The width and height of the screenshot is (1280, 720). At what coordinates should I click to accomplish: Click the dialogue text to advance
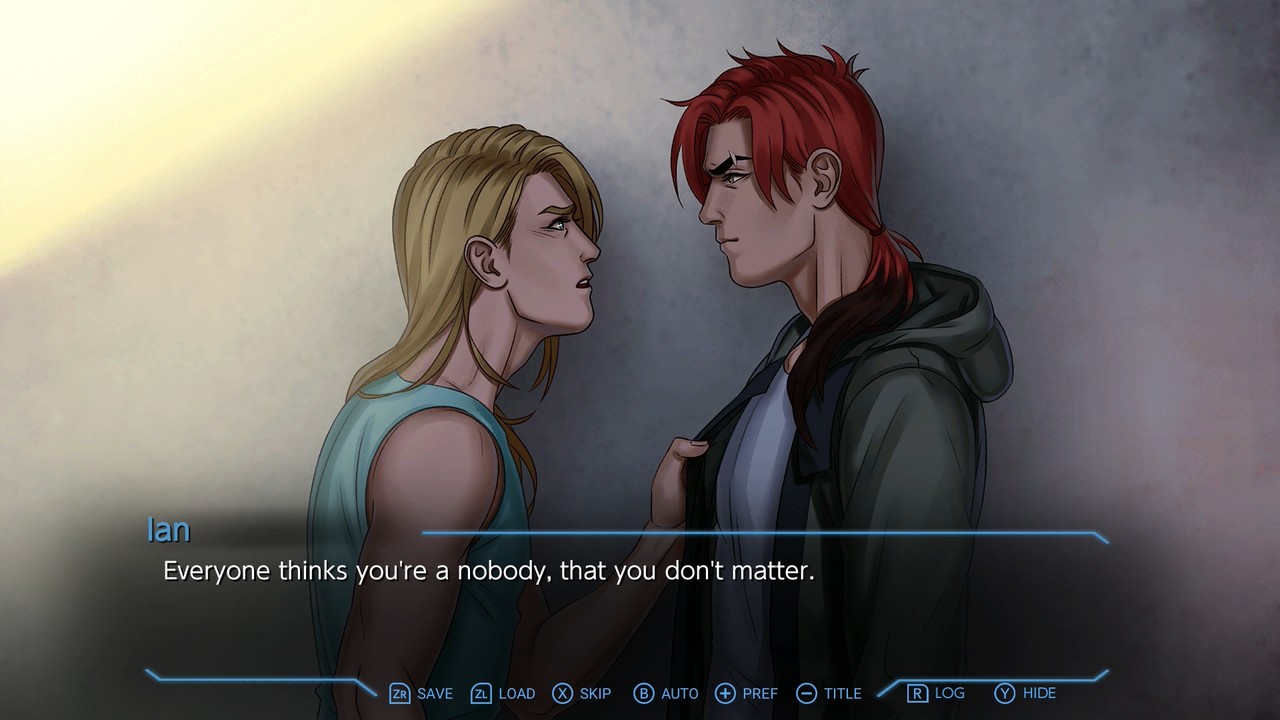pos(486,571)
